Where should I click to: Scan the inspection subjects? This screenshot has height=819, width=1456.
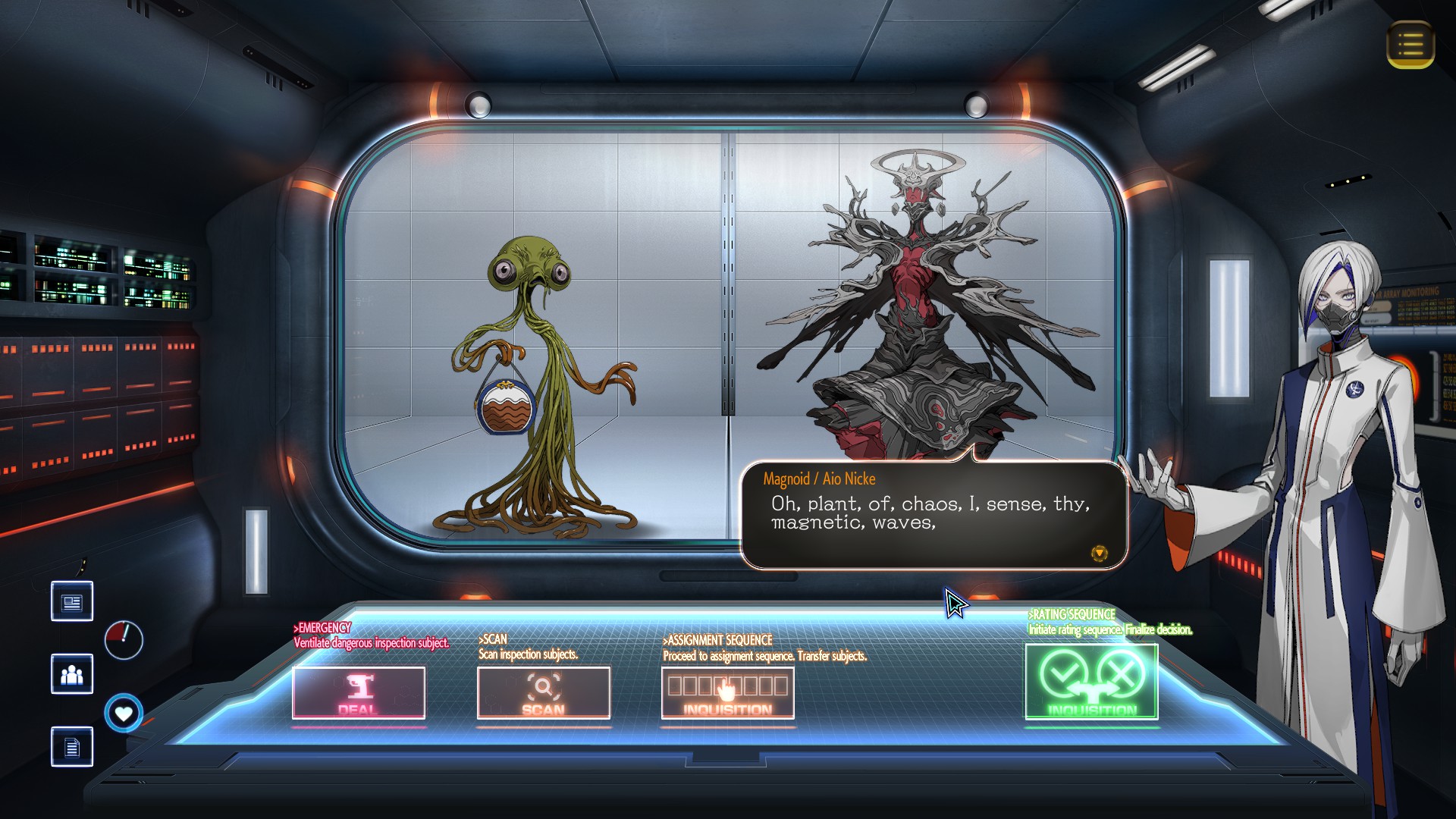[x=543, y=692]
